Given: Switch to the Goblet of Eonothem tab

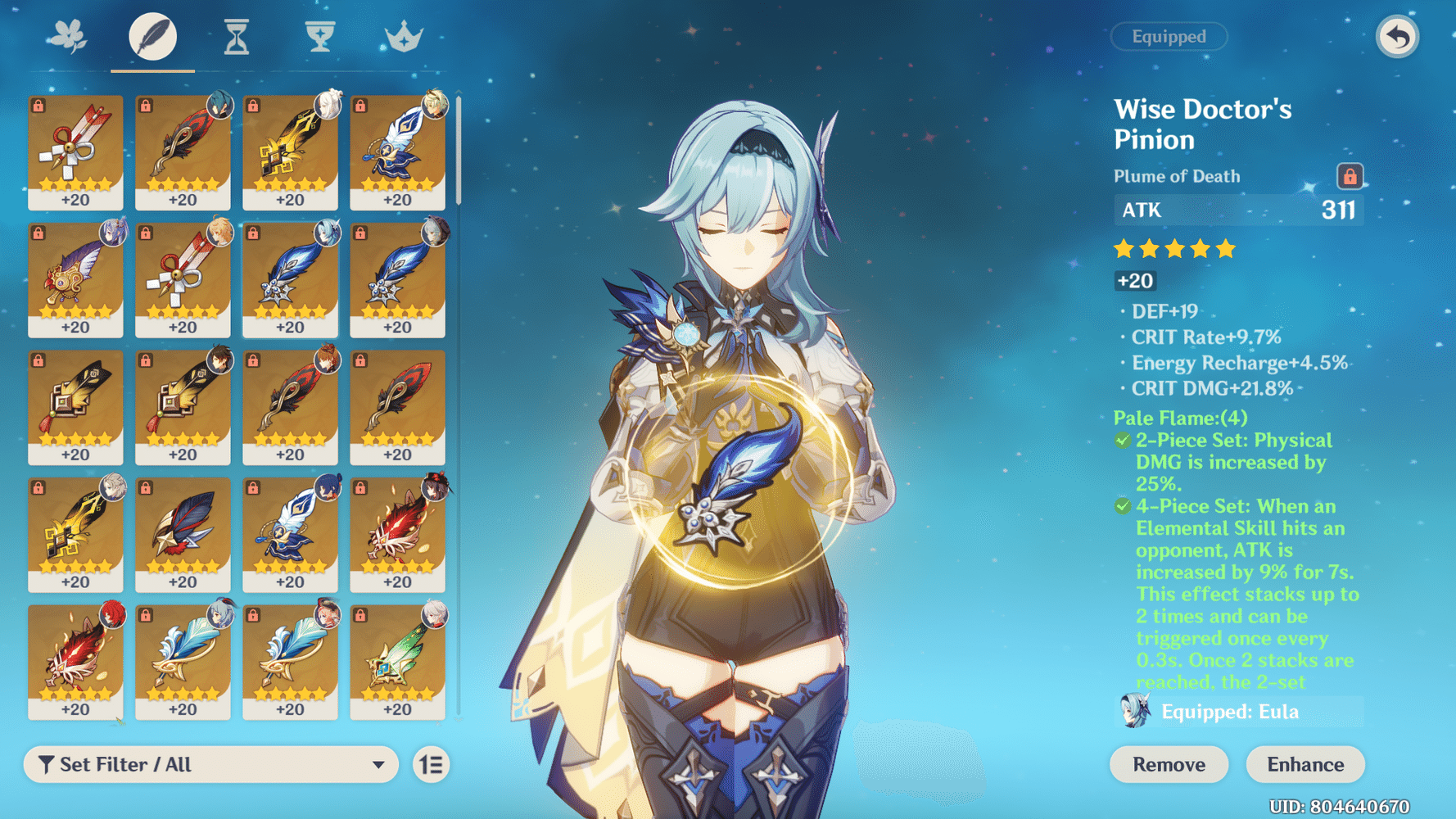Looking at the screenshot, I should pyautogui.click(x=320, y=37).
